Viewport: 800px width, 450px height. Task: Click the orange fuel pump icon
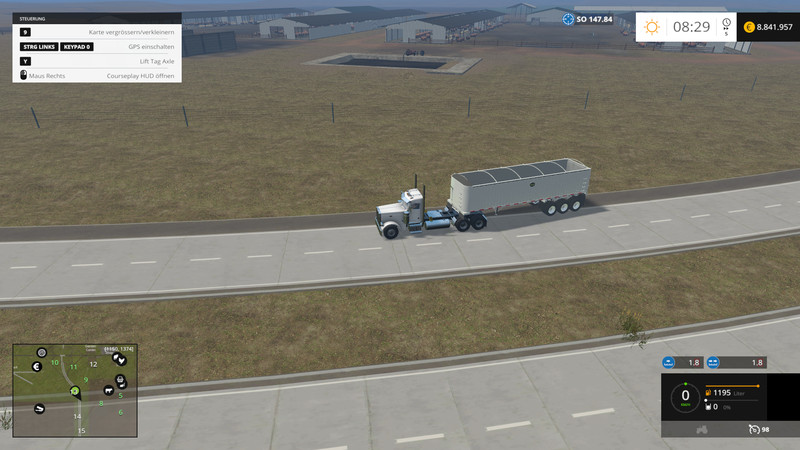708,393
